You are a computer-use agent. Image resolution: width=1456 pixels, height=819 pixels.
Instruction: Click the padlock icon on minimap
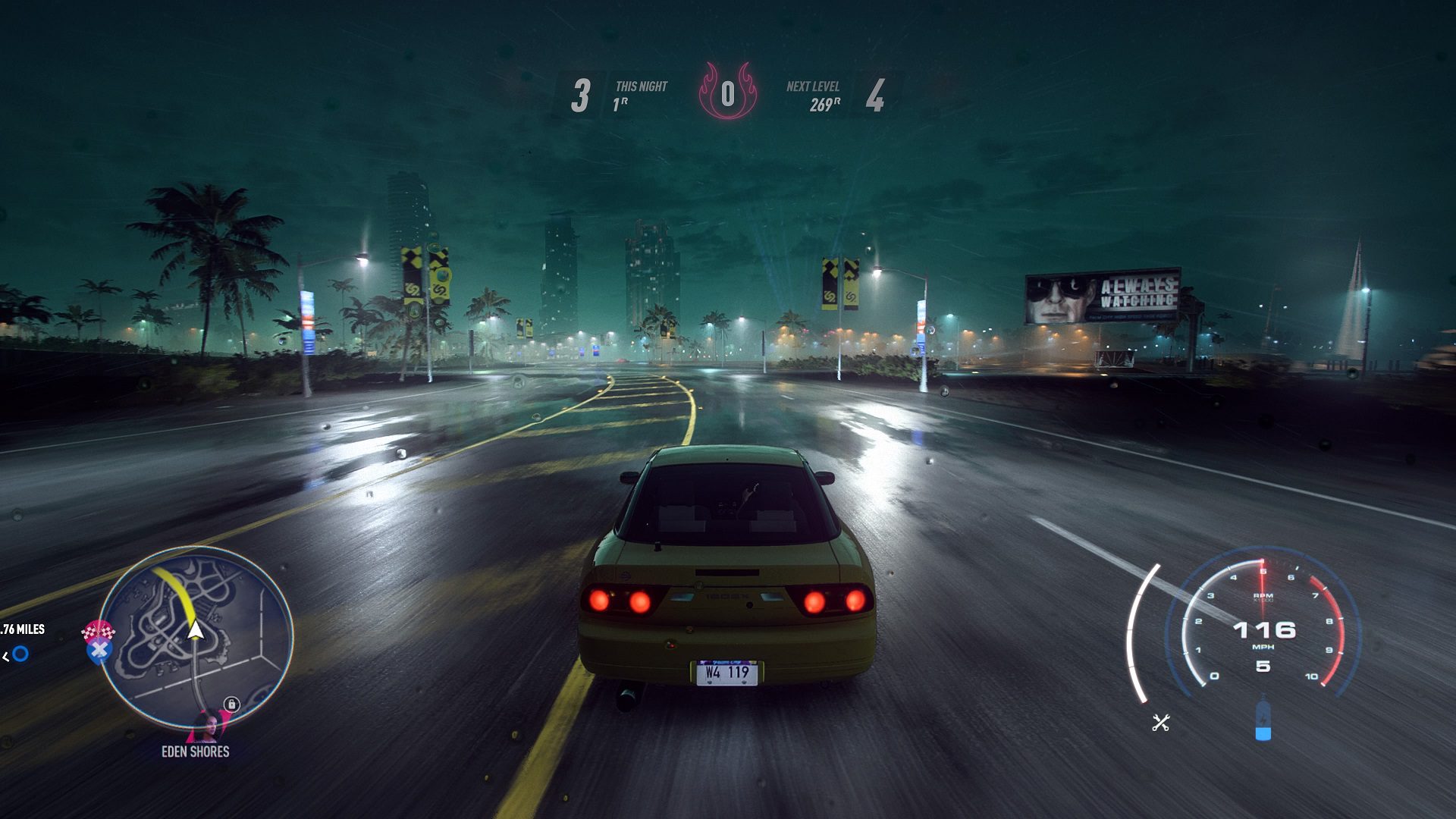pos(232,704)
